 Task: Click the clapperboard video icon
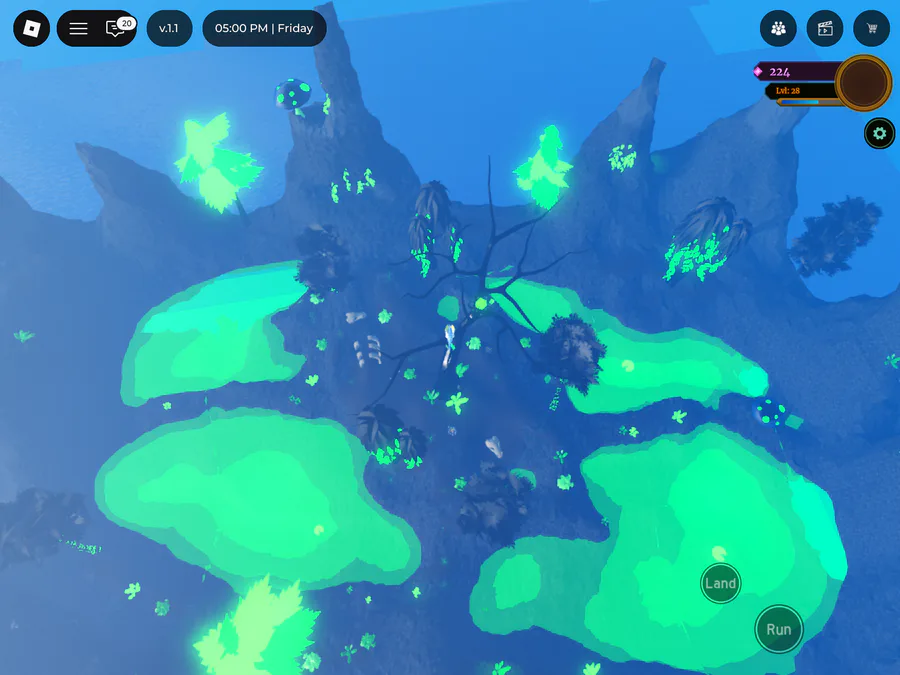pos(825,28)
